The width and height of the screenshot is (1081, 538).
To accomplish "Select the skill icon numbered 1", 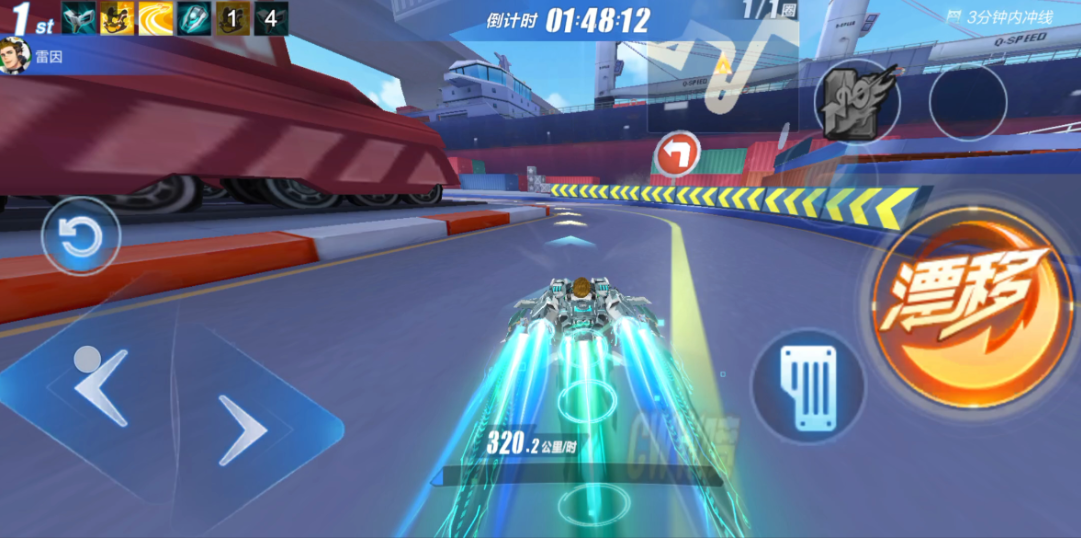I will click(233, 18).
